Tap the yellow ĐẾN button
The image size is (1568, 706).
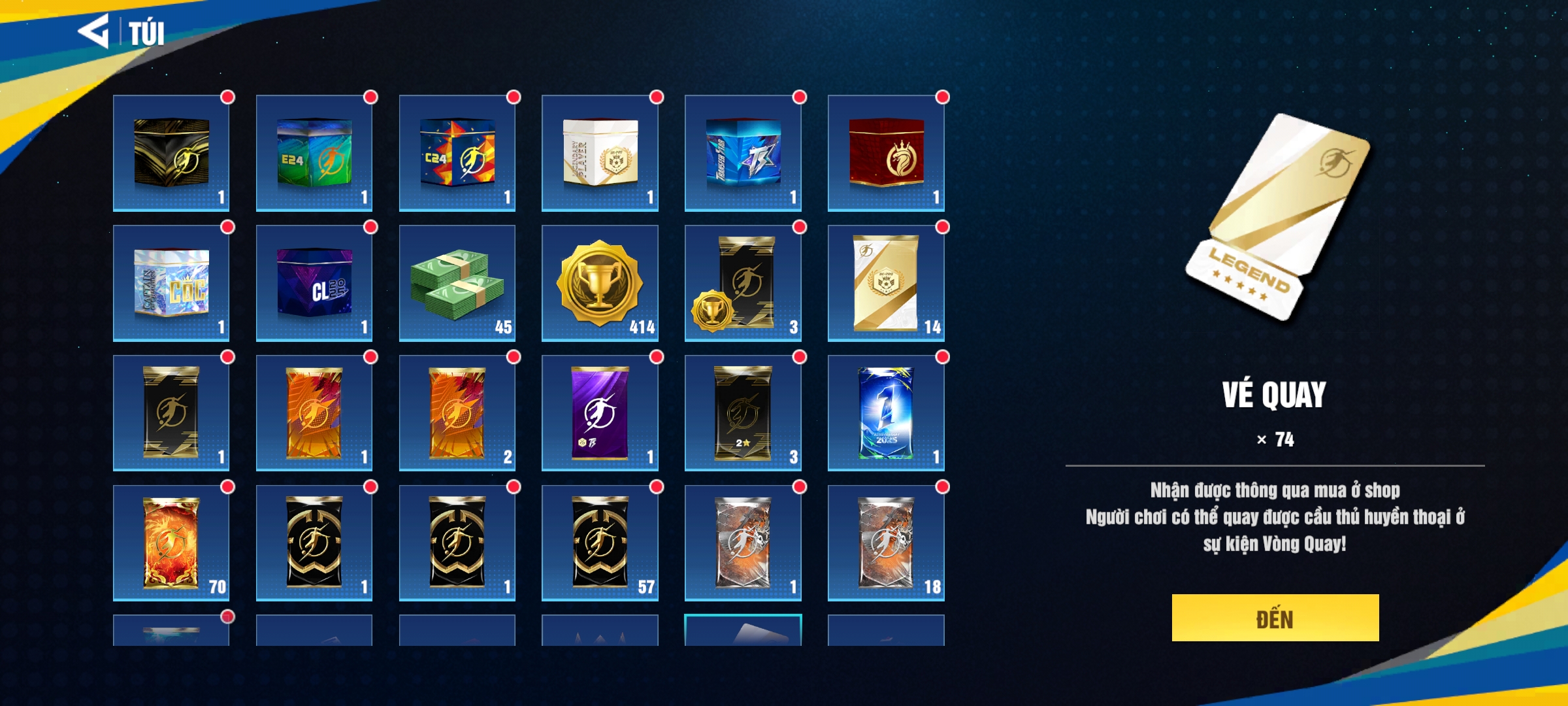click(1275, 618)
